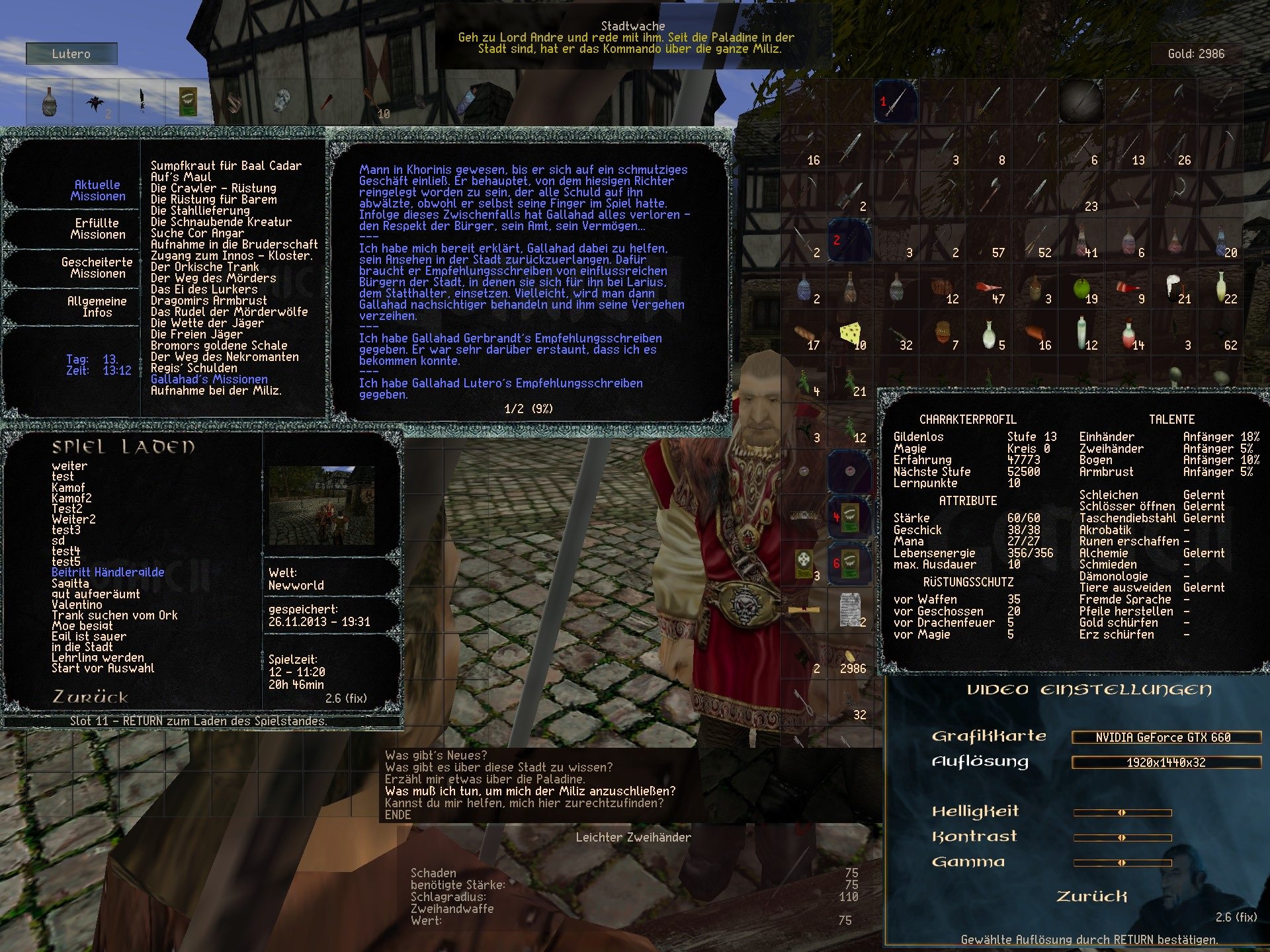Load the savegame Beitritt Händlergilde
The width and height of the screenshot is (1270, 952).
pyautogui.click(x=107, y=573)
